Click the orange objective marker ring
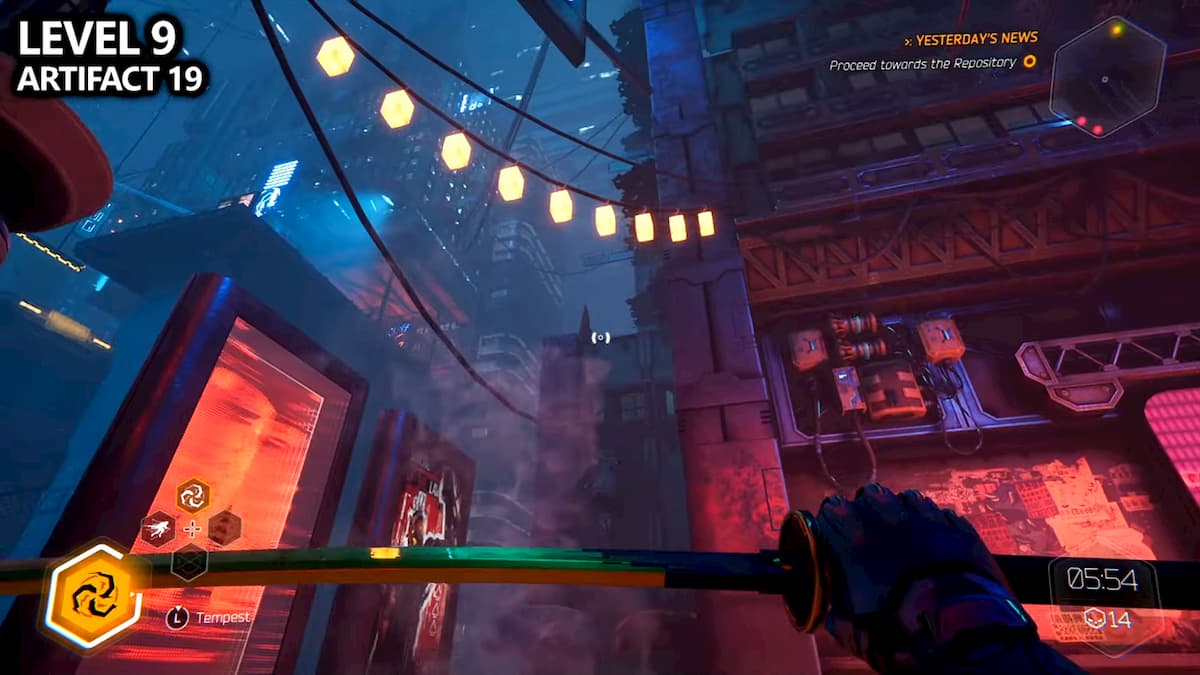 tap(1029, 62)
